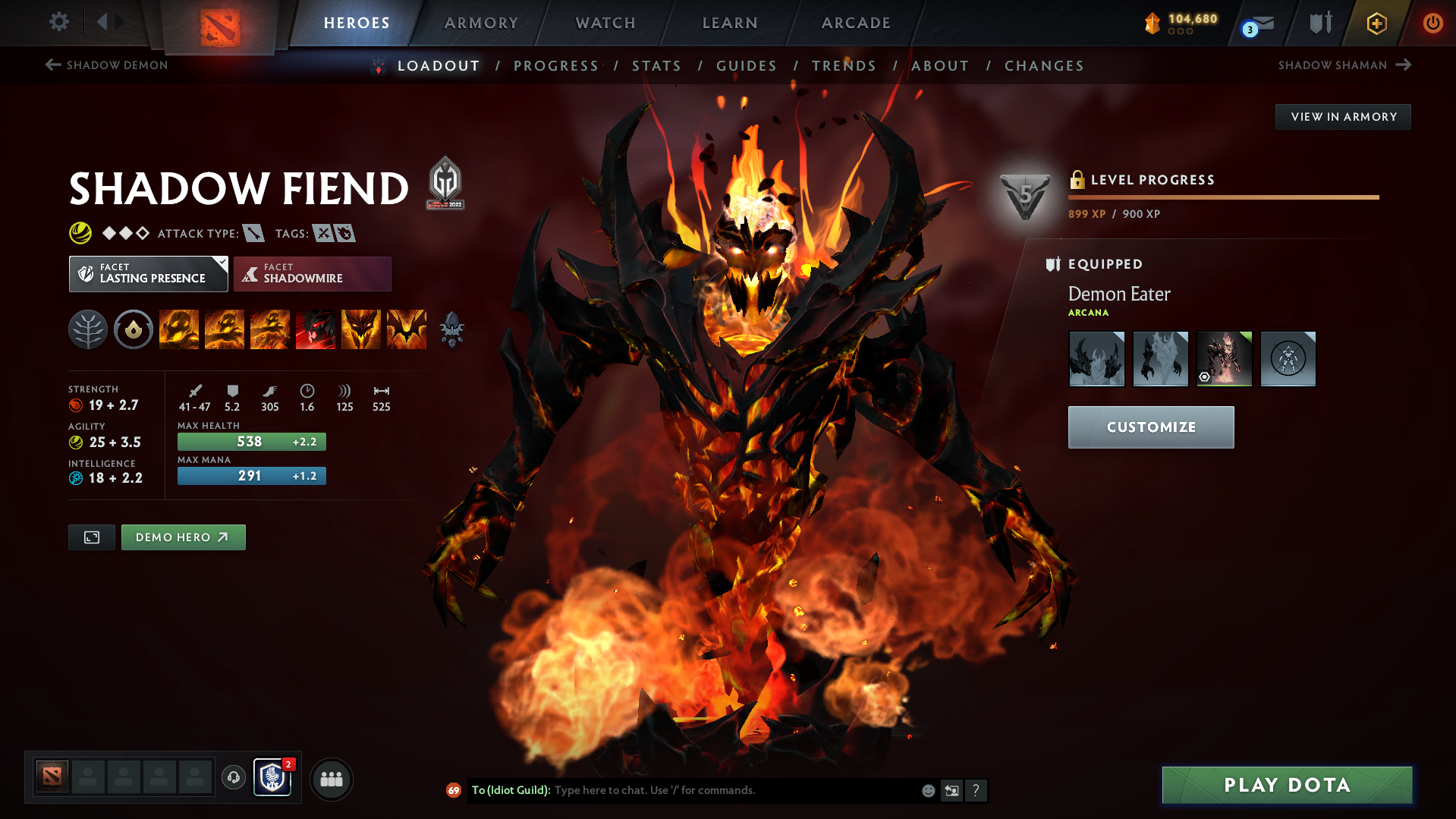Click the Max Health bar
This screenshot has width=1456, height=819.
click(251, 441)
